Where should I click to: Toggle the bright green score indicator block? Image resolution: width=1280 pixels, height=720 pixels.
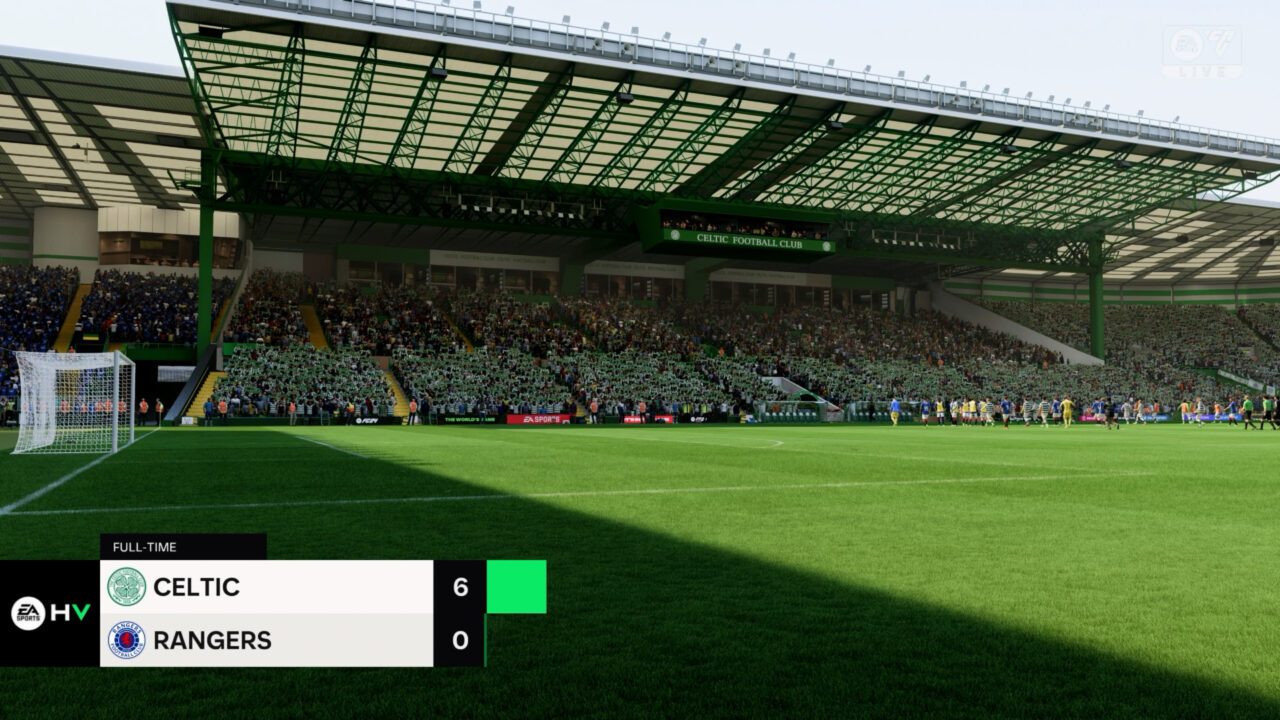[514, 588]
